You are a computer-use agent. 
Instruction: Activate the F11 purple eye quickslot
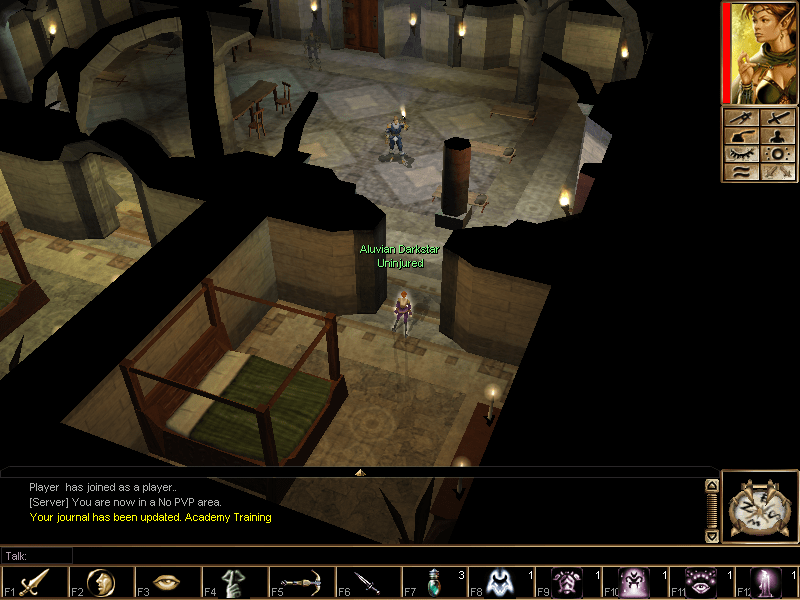(701, 582)
